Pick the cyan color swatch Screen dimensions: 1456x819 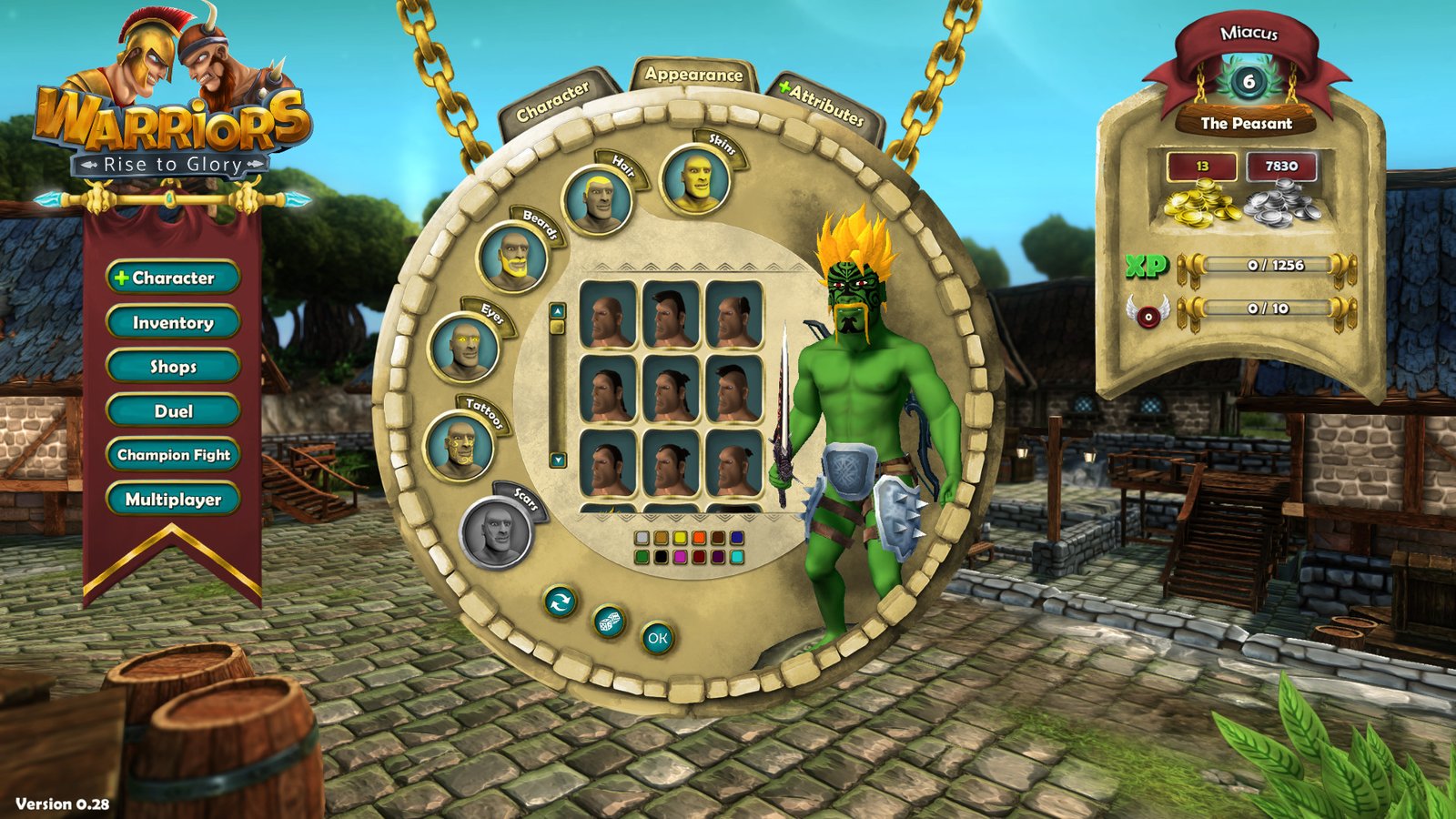click(737, 557)
